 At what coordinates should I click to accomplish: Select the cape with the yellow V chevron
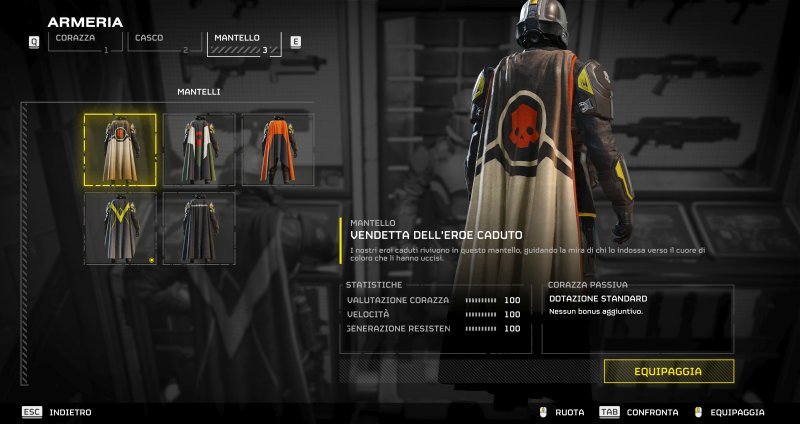coord(120,228)
